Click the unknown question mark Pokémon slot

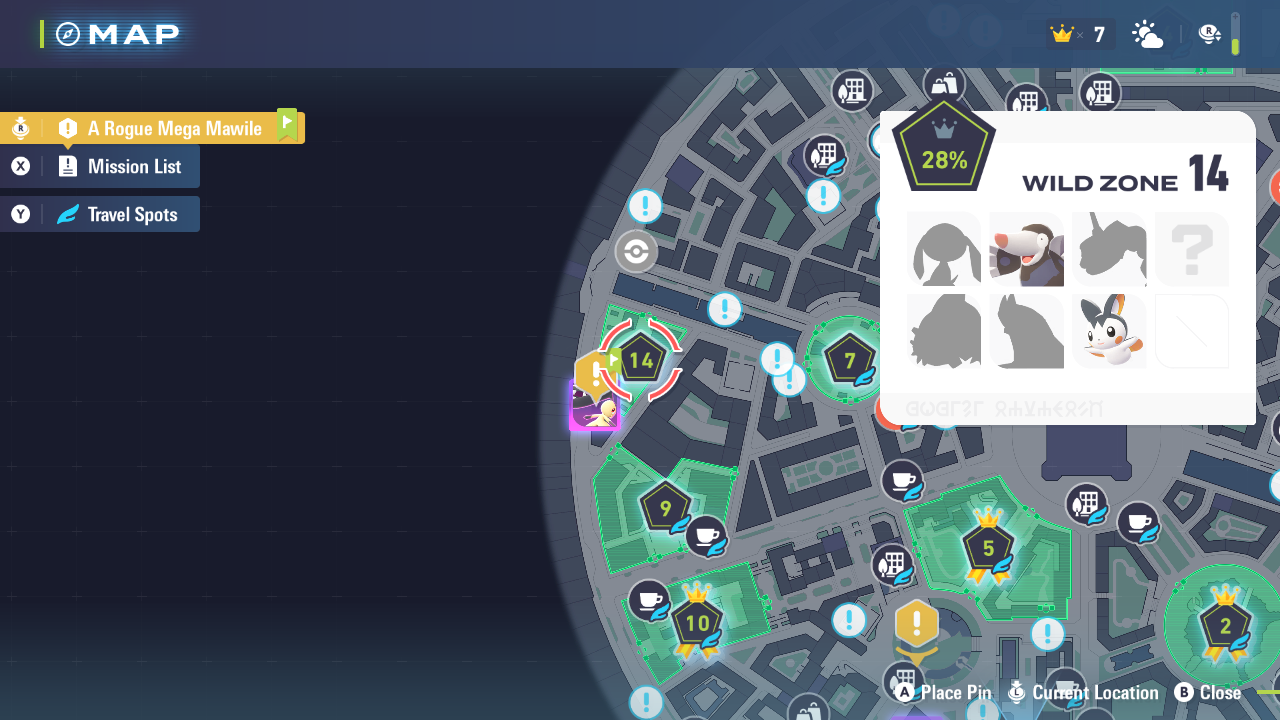coord(1191,249)
